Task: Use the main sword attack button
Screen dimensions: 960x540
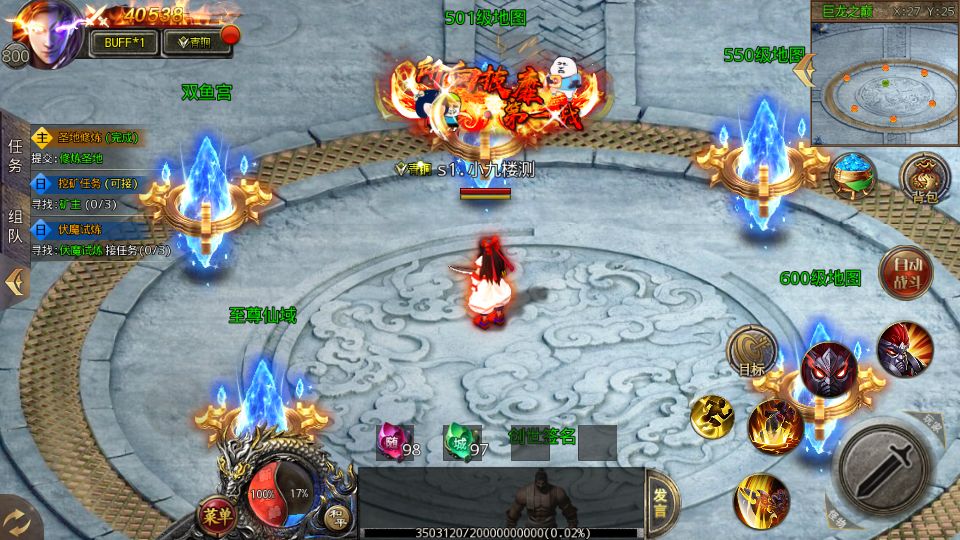Action: pyautogui.click(x=885, y=463)
